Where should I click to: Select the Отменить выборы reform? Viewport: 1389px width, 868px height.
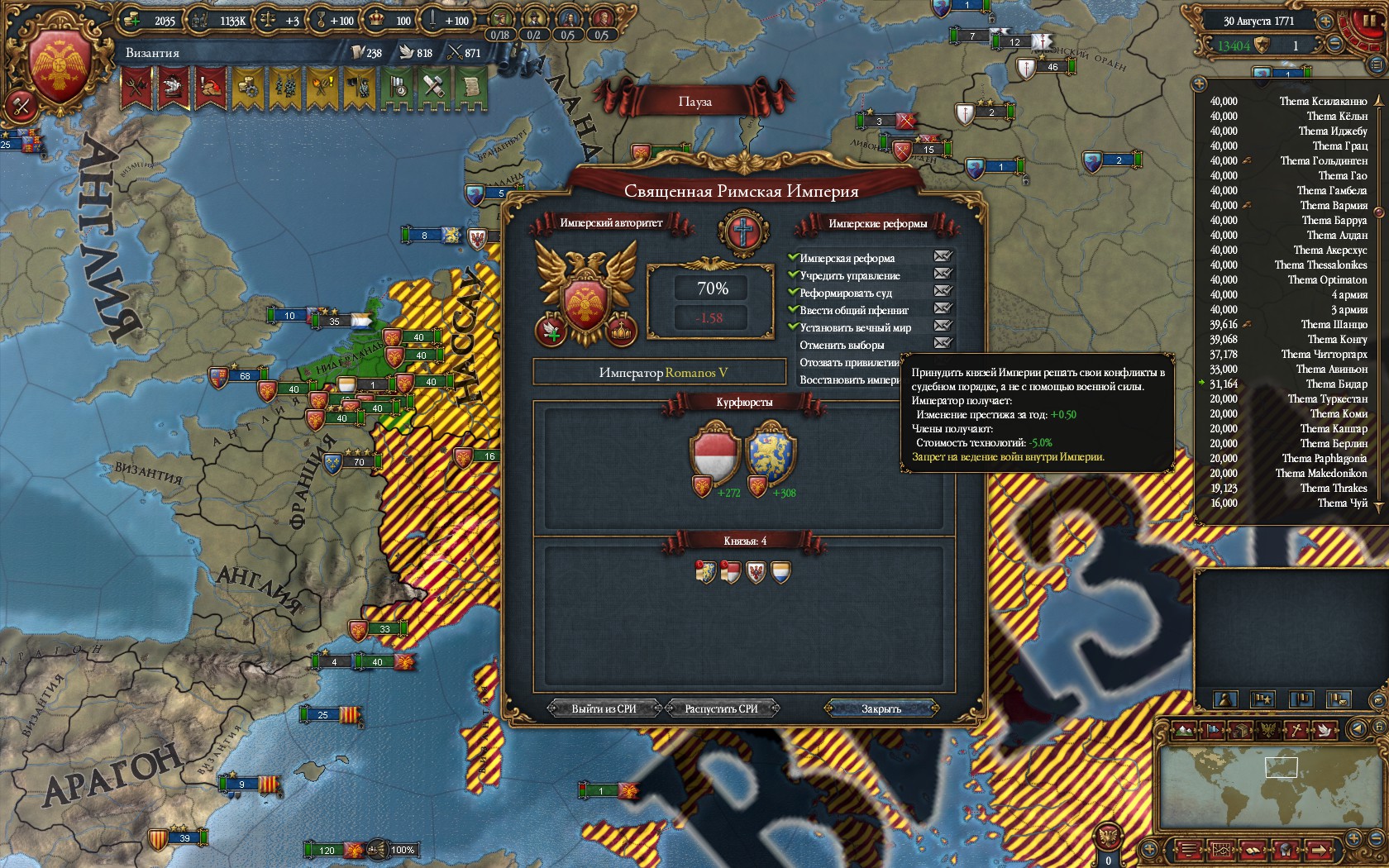pos(842,345)
